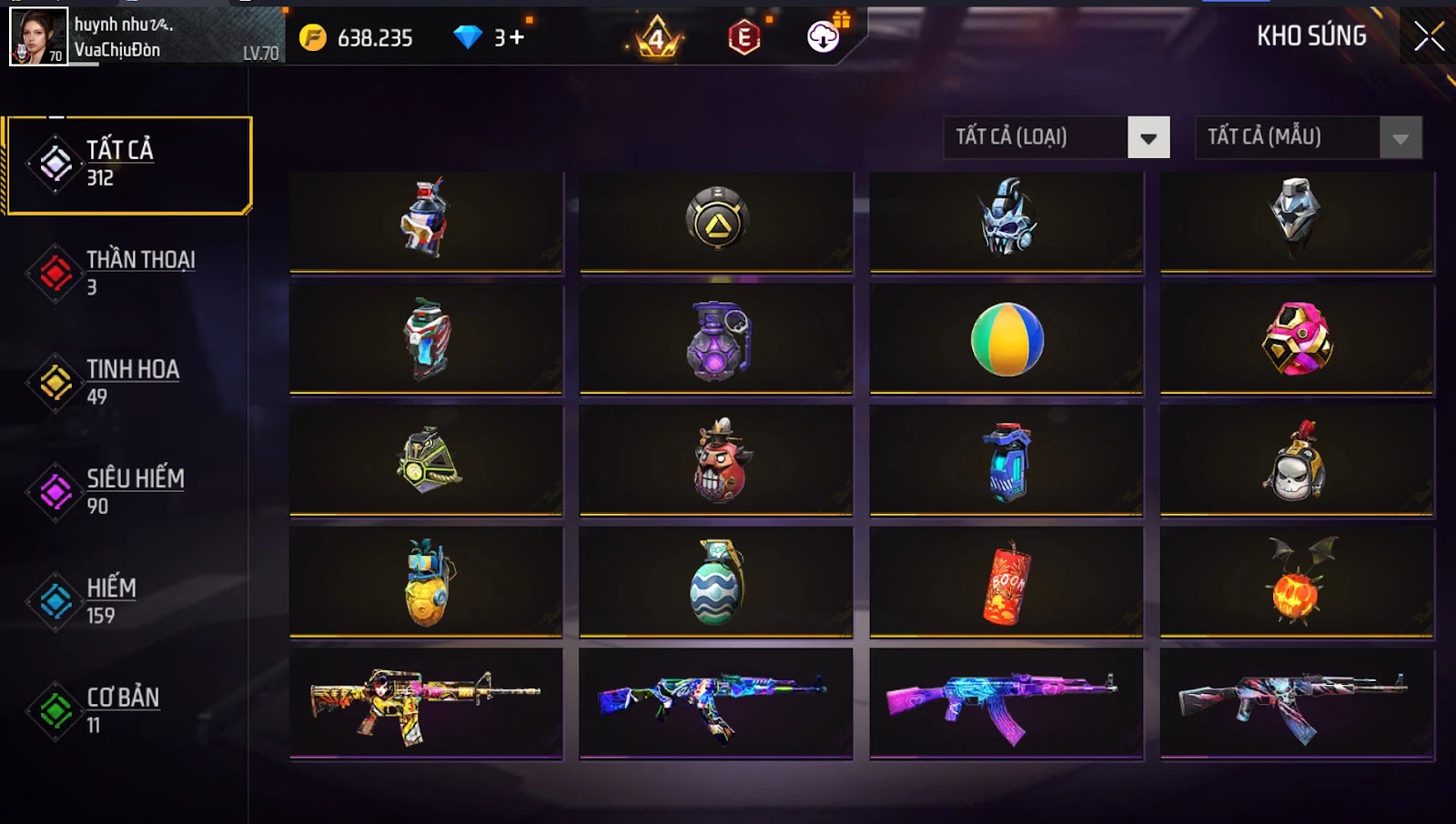Open the player profile avatar
The height and width of the screenshot is (824, 1456).
[x=38, y=36]
